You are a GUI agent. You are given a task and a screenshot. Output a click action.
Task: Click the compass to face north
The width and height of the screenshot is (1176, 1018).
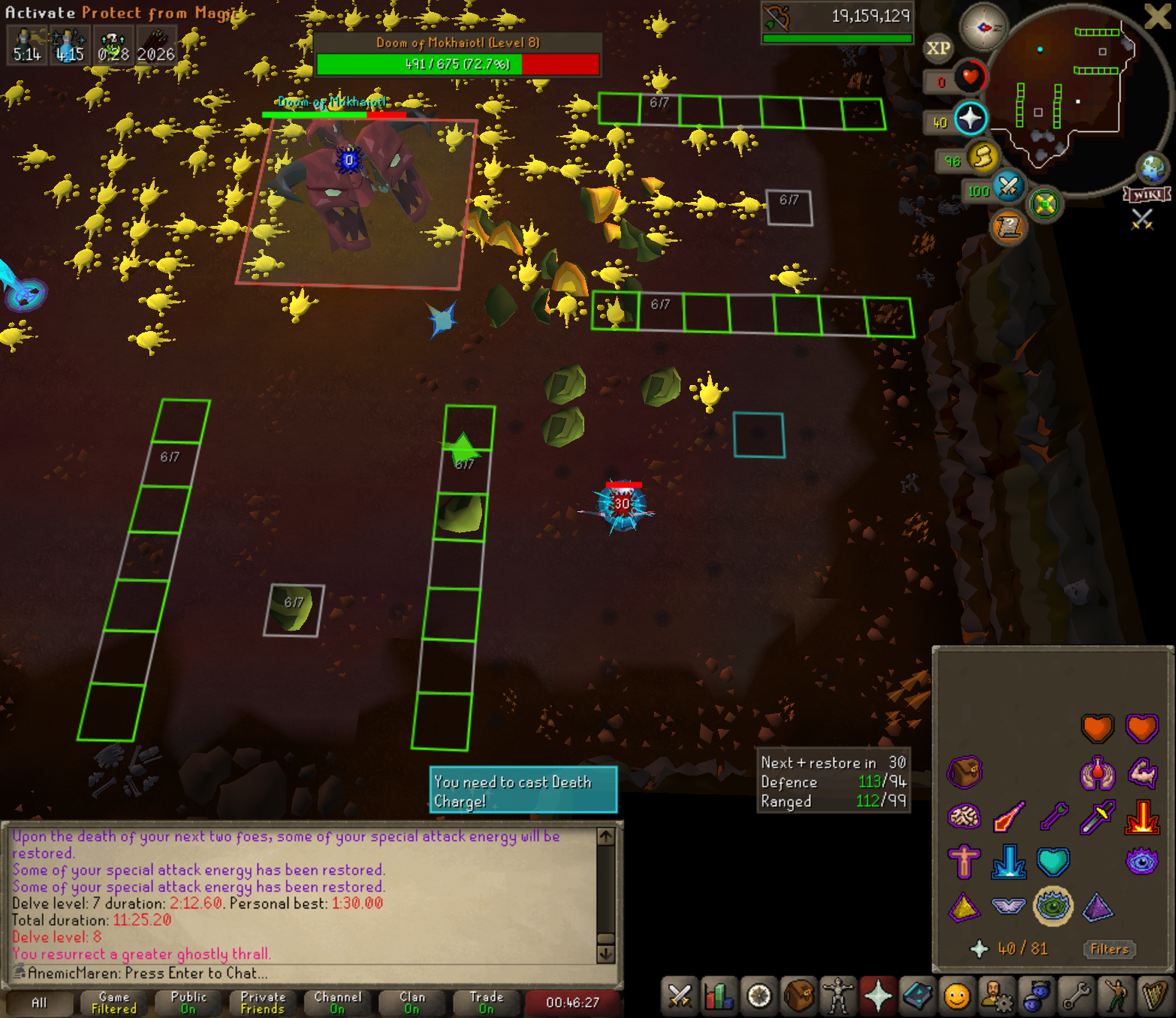pos(984,26)
